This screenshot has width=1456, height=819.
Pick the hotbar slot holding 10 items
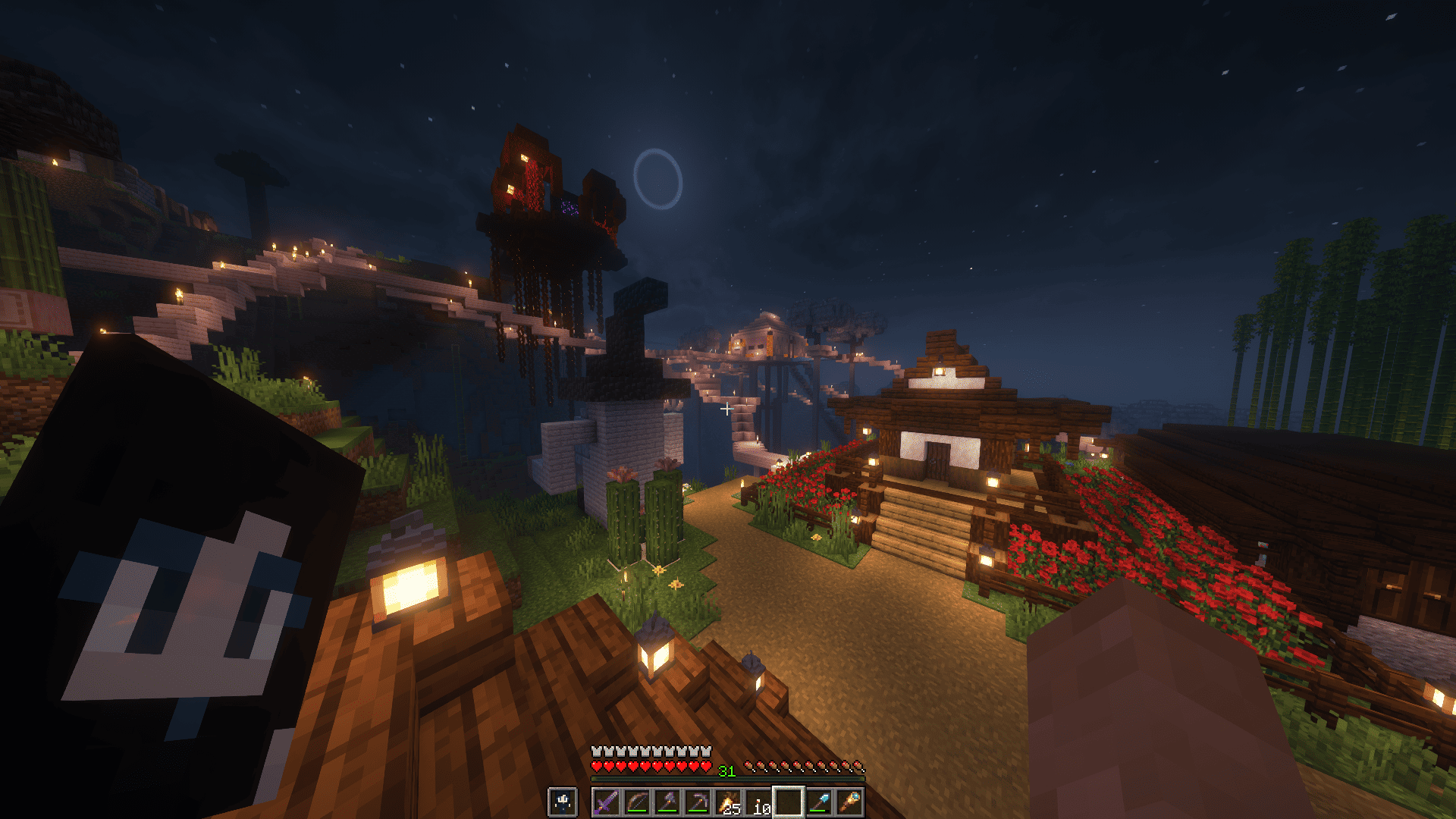pos(758,802)
